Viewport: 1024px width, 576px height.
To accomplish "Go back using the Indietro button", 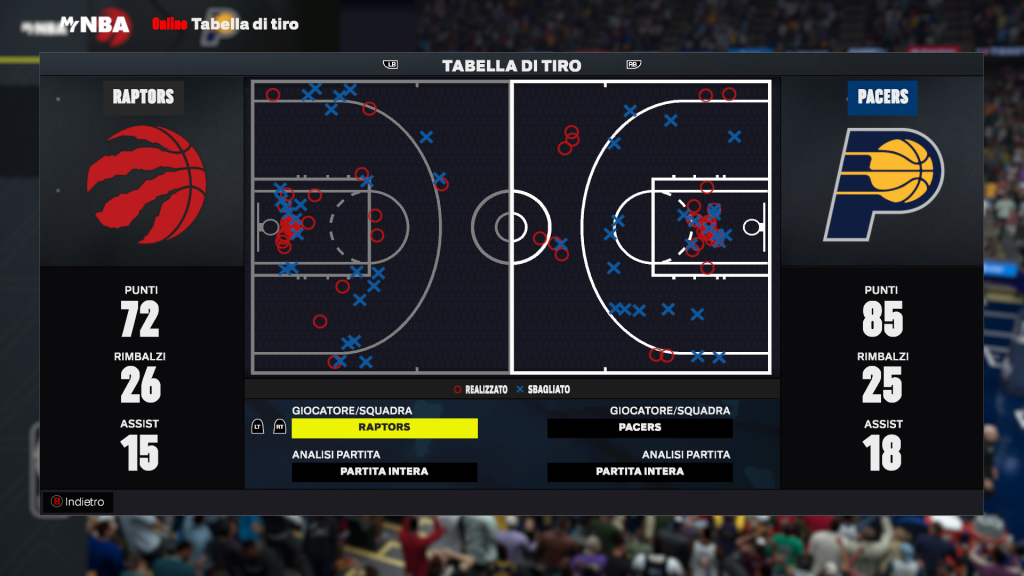I will click(x=78, y=502).
